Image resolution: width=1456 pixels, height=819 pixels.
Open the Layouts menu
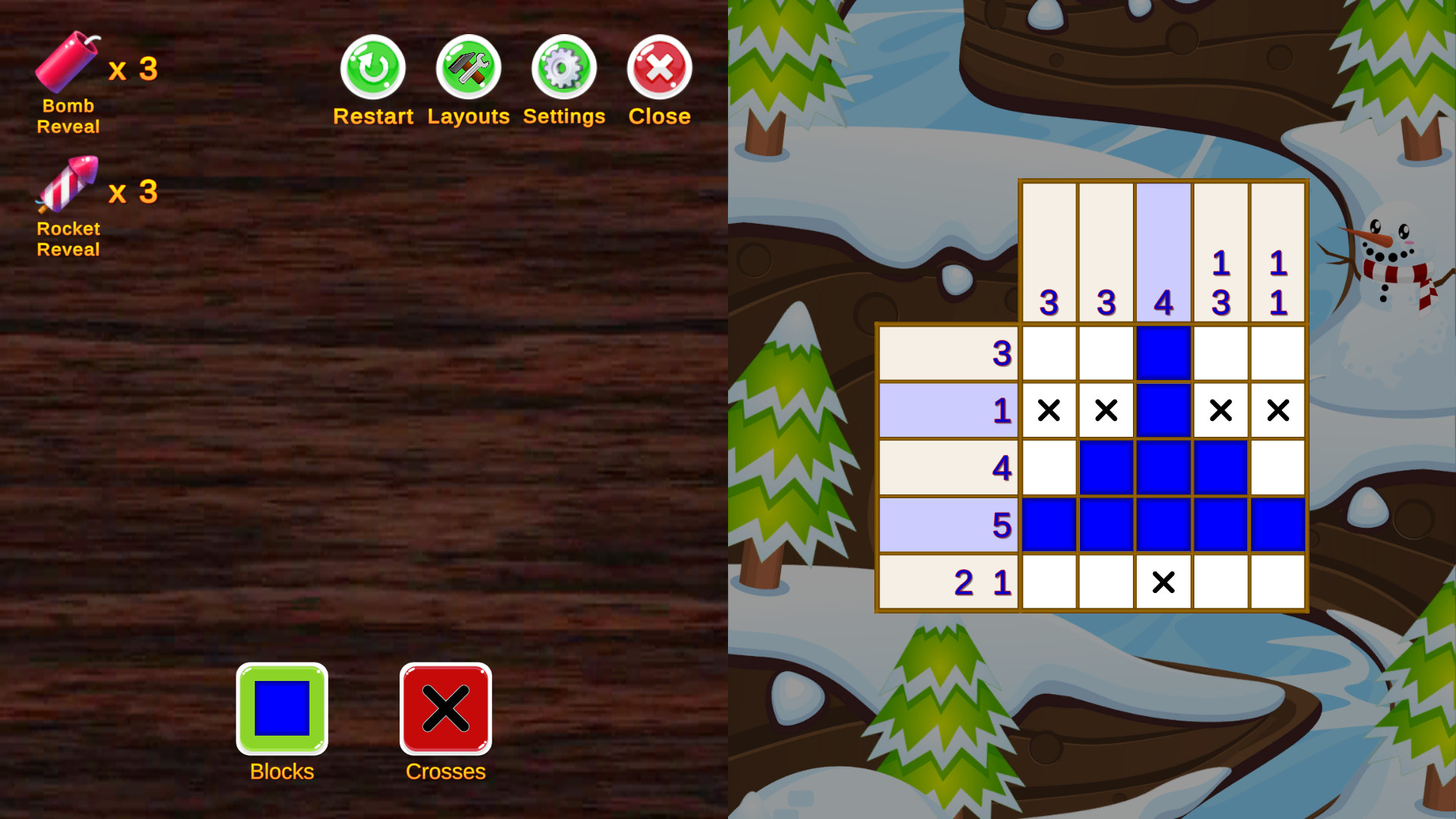468,68
